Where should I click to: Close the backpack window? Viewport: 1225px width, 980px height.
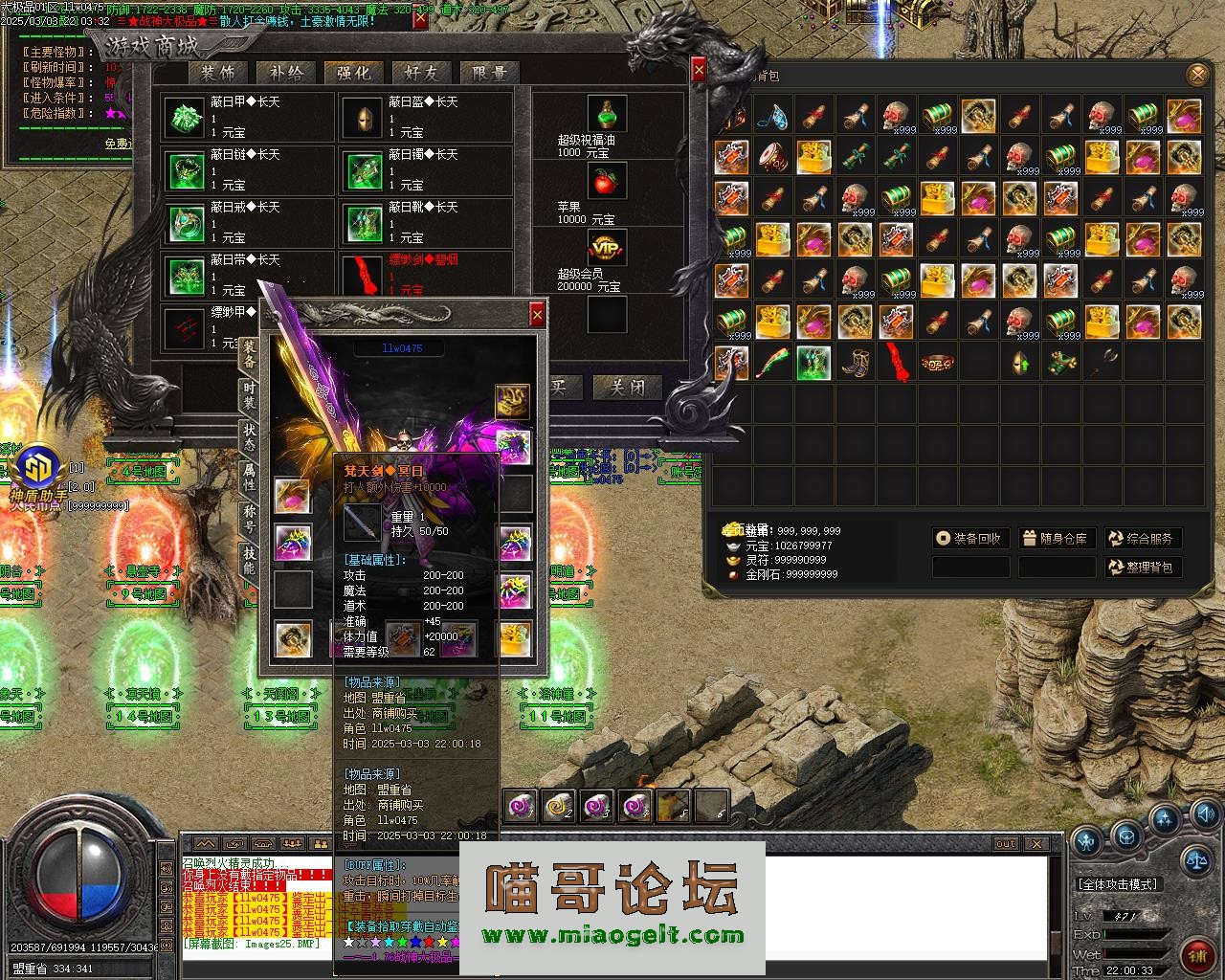(1196, 76)
